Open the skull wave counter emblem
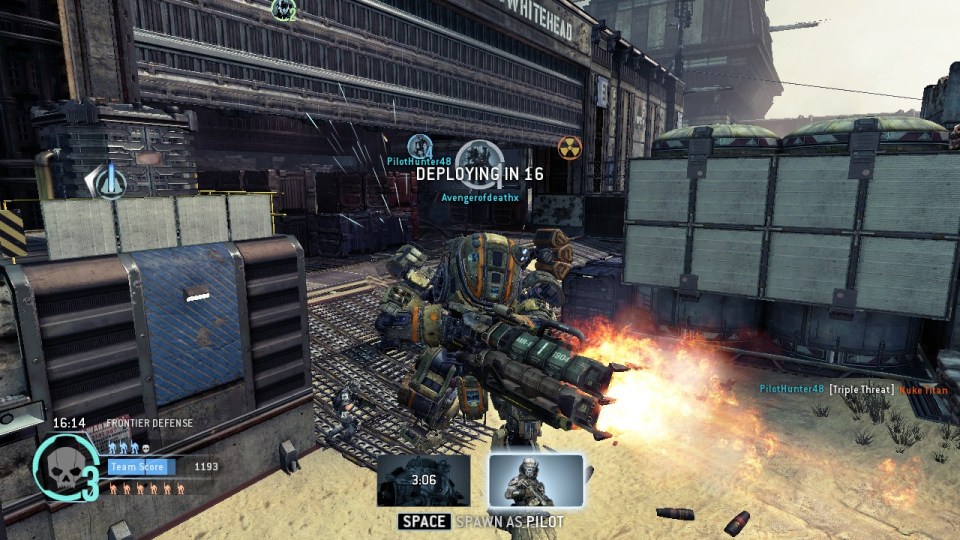Image resolution: width=960 pixels, height=540 pixels. pos(62,466)
